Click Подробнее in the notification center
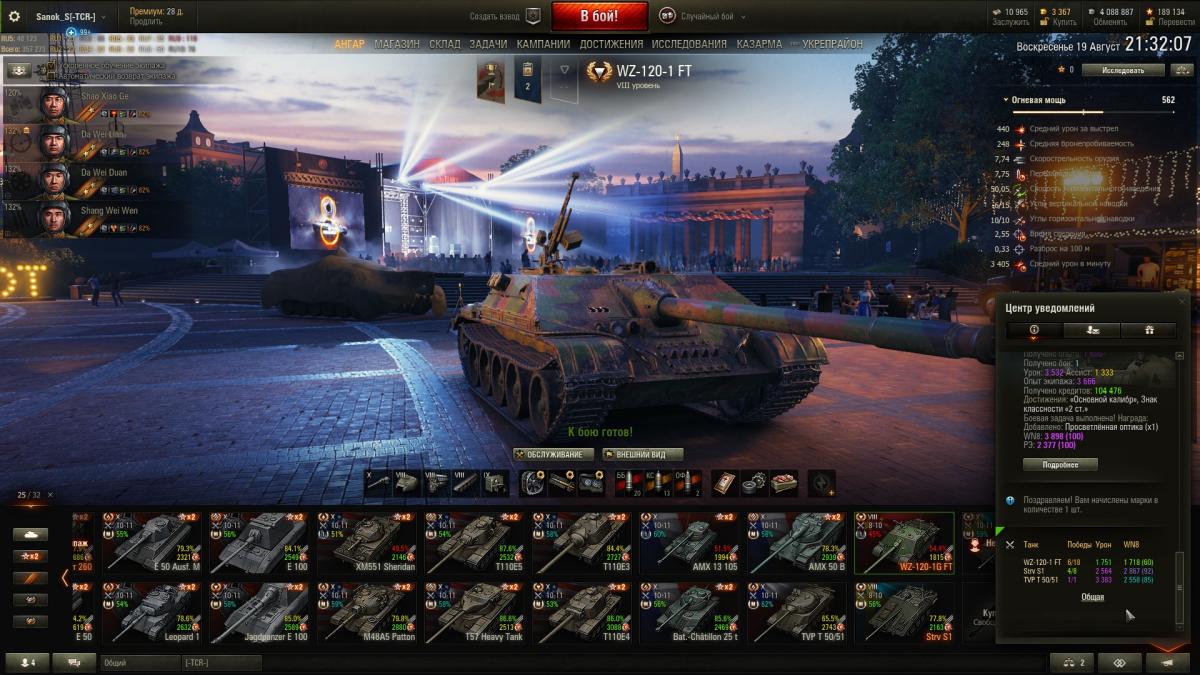 point(1059,465)
